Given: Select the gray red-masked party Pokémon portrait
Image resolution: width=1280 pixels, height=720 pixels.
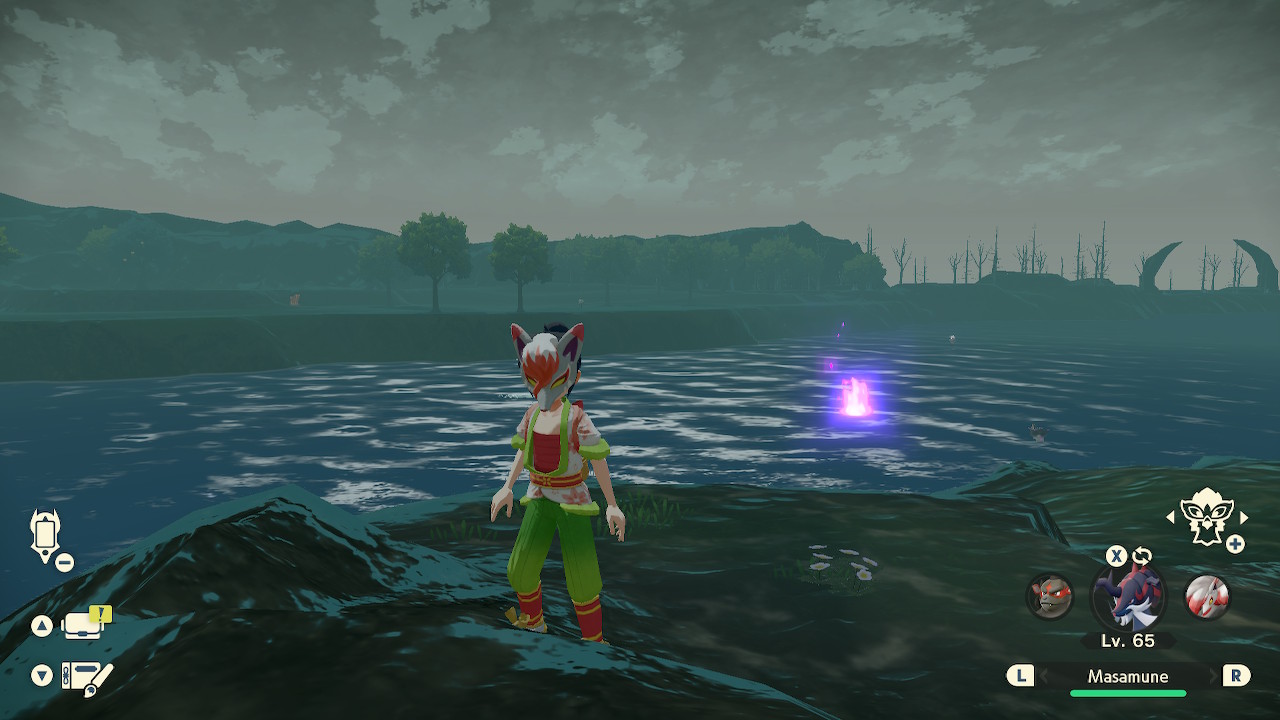Looking at the screenshot, I should (x=1049, y=596).
